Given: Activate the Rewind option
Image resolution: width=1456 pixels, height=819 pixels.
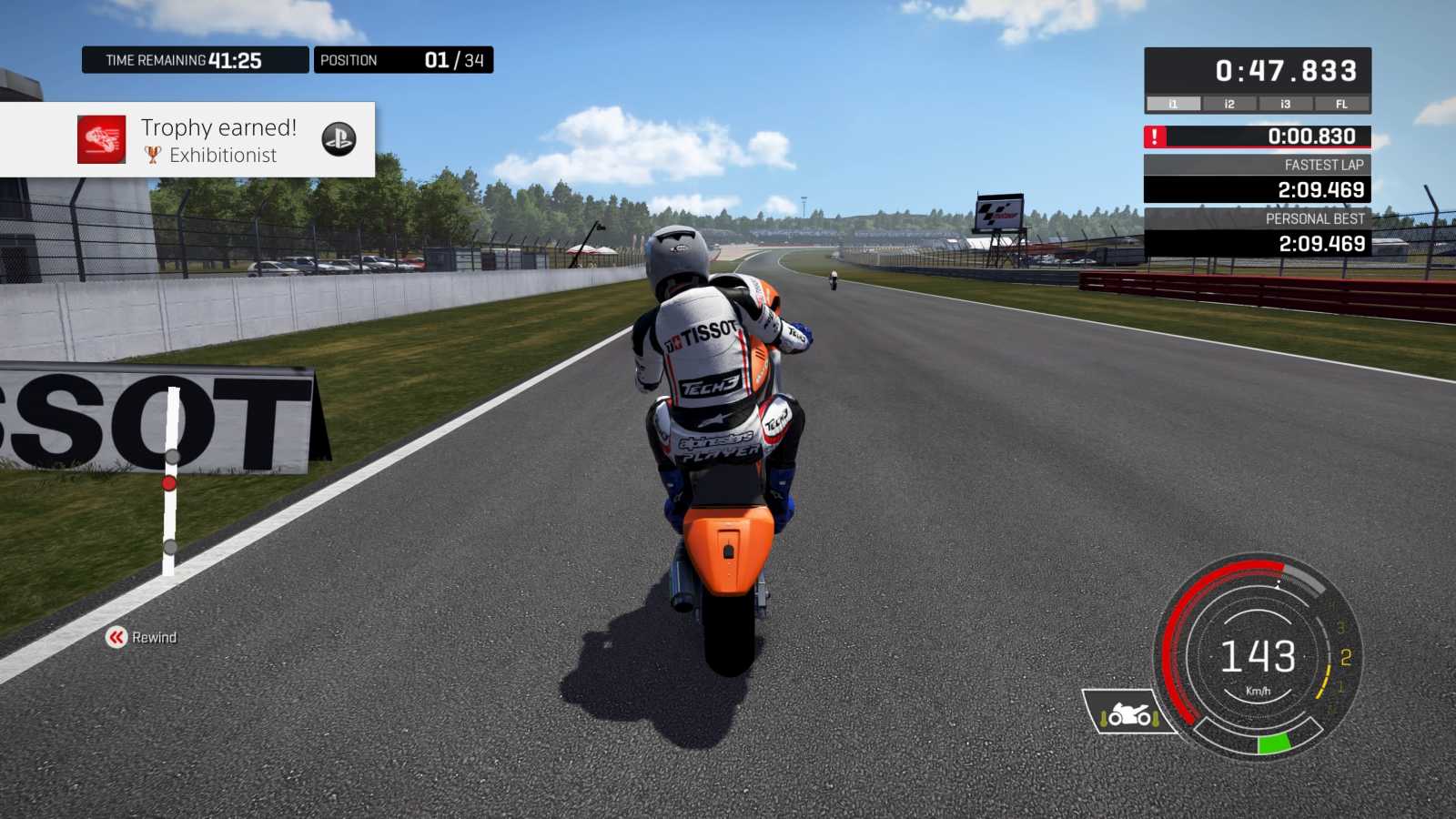Looking at the screenshot, I should point(141,637).
